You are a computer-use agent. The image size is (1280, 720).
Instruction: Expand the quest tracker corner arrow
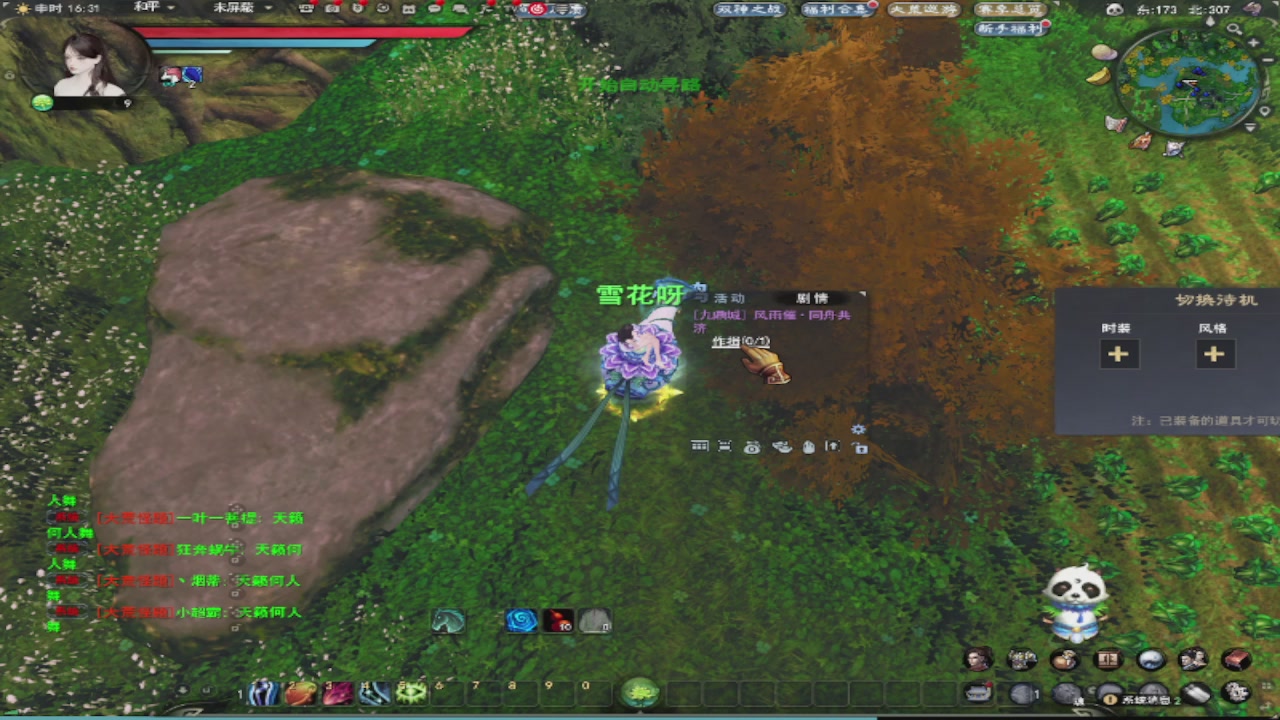tap(861, 294)
